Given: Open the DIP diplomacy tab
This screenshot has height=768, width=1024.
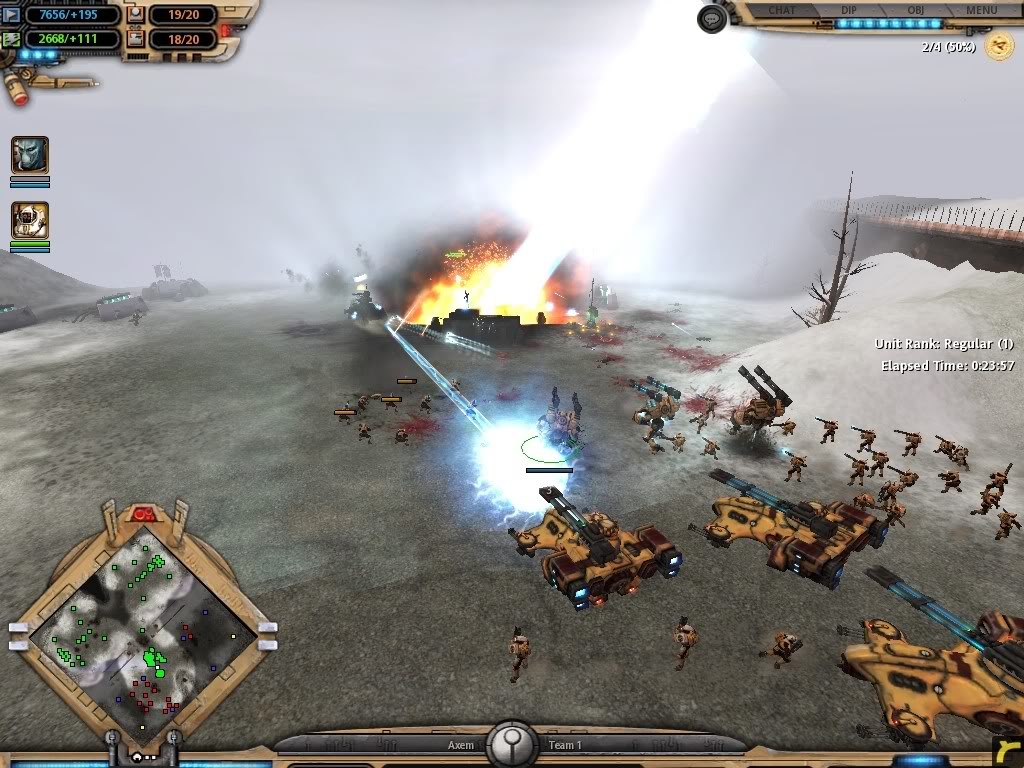Looking at the screenshot, I should point(849,10).
